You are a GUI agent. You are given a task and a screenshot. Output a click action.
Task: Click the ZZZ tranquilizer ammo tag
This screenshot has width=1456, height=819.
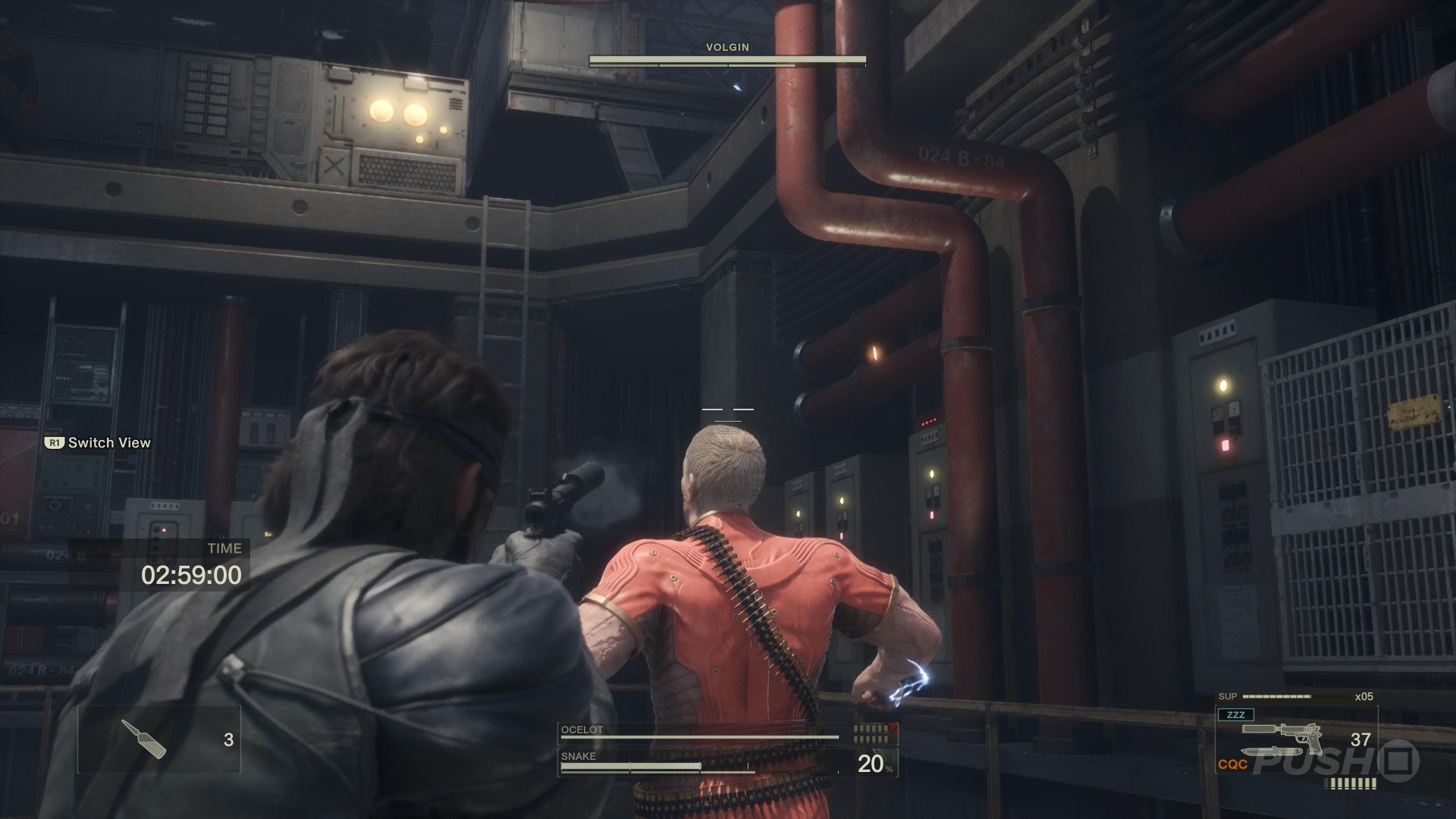(1235, 714)
